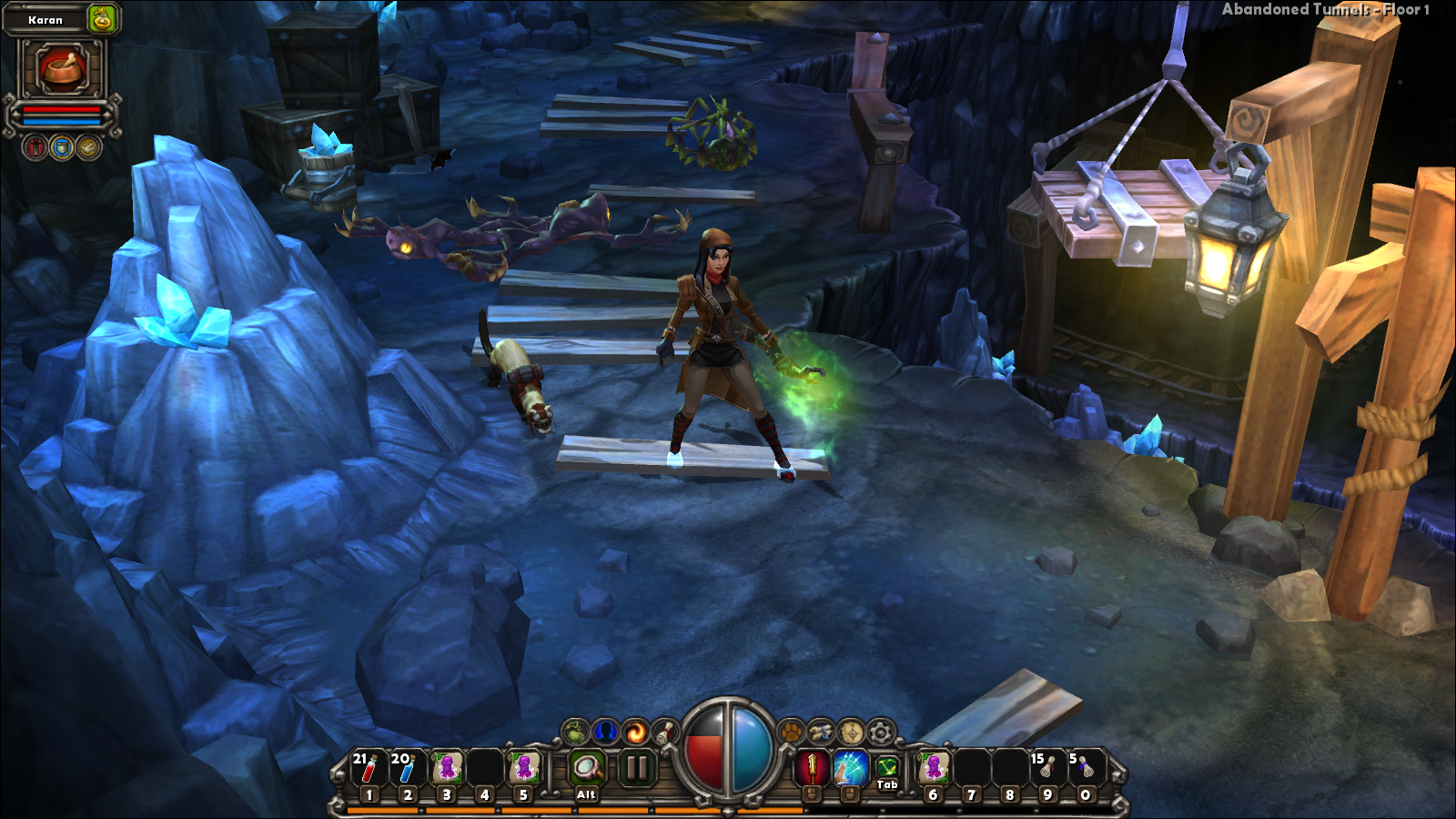Use the scroll stack of 5 in slot 0
This screenshot has width=1456, height=819.
[x=1085, y=769]
